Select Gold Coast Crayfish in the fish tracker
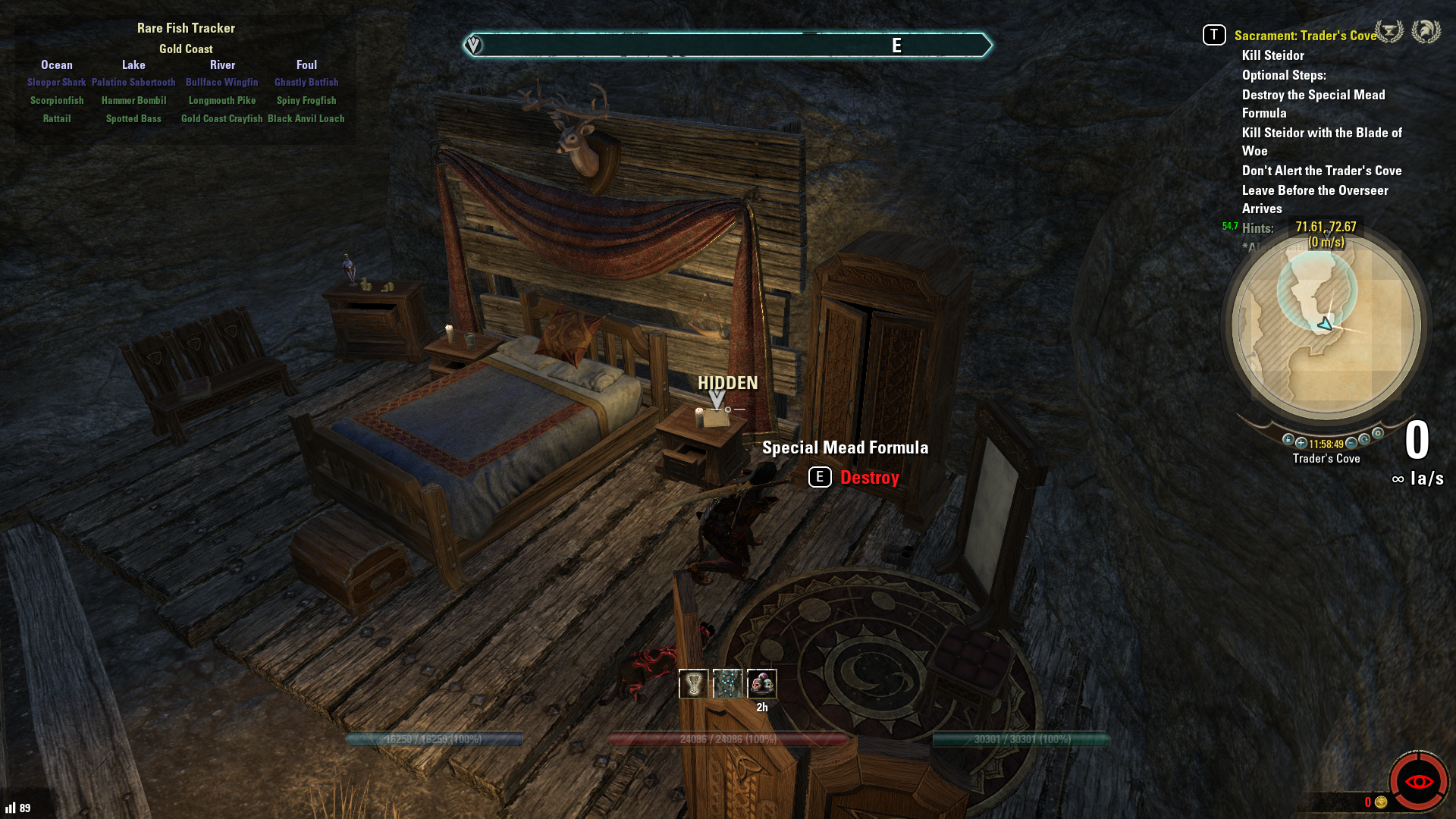 221,118
